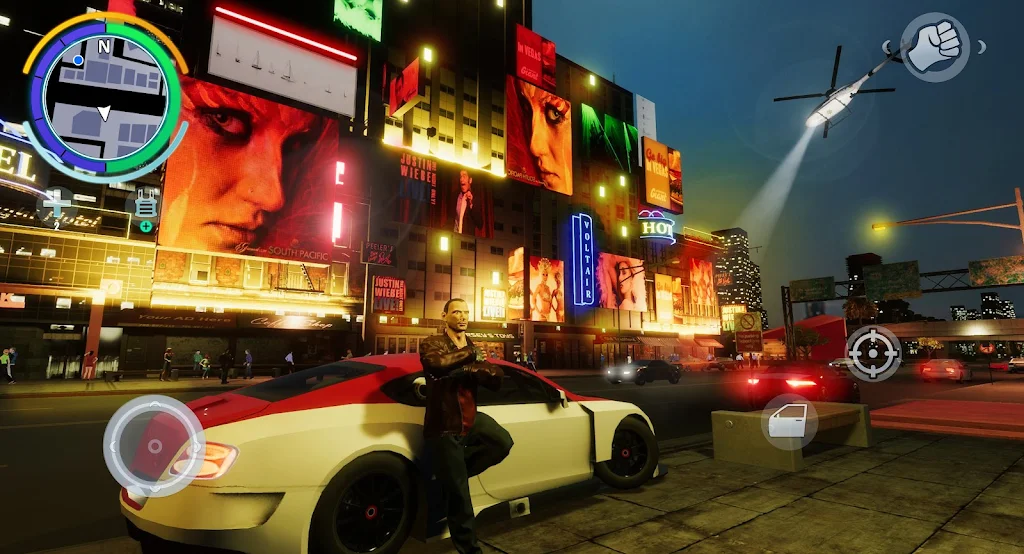Enter vehicle with the car door button
The width and height of the screenshot is (1024, 554).
[789, 421]
